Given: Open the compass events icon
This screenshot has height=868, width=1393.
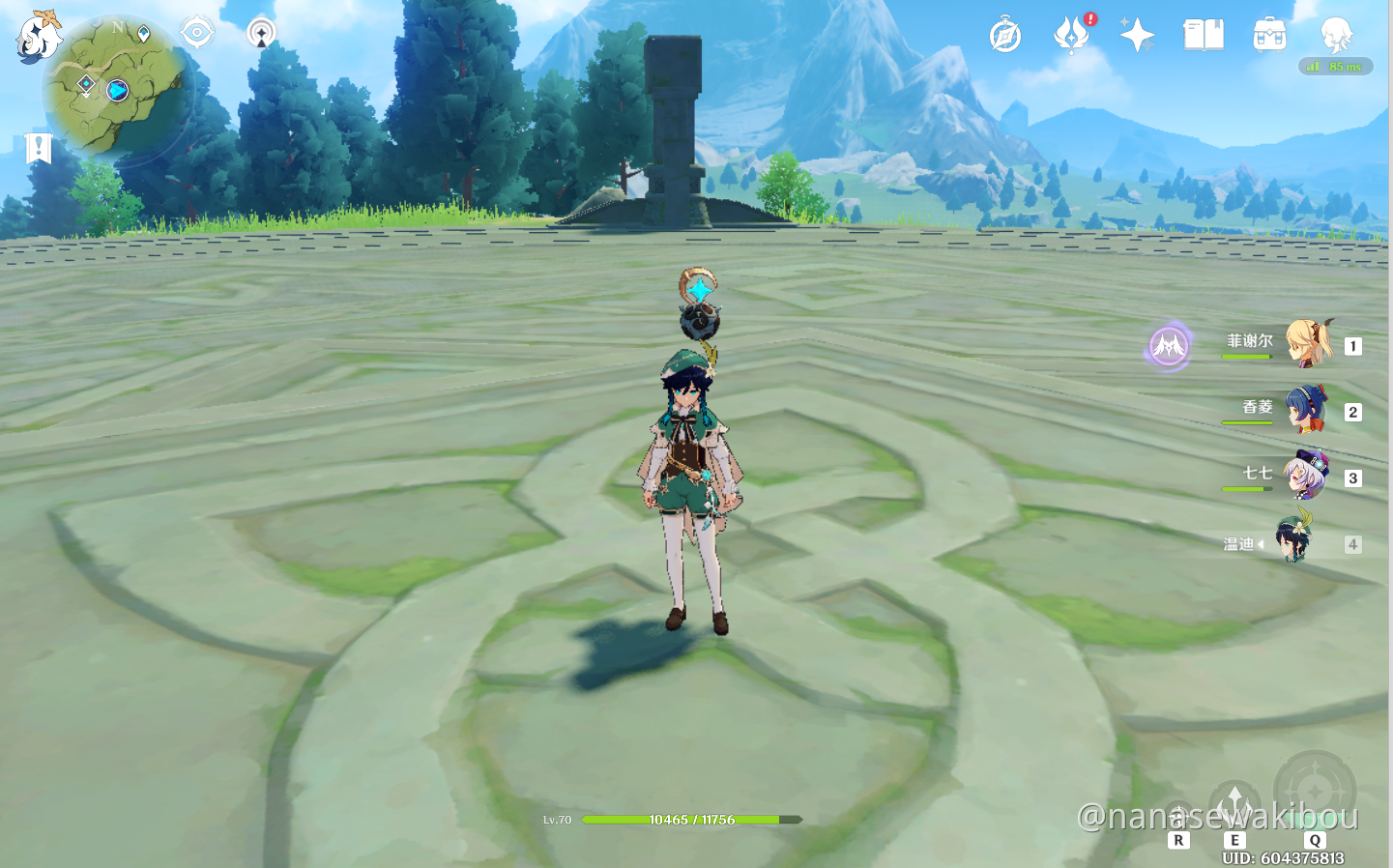Looking at the screenshot, I should [x=1005, y=36].
